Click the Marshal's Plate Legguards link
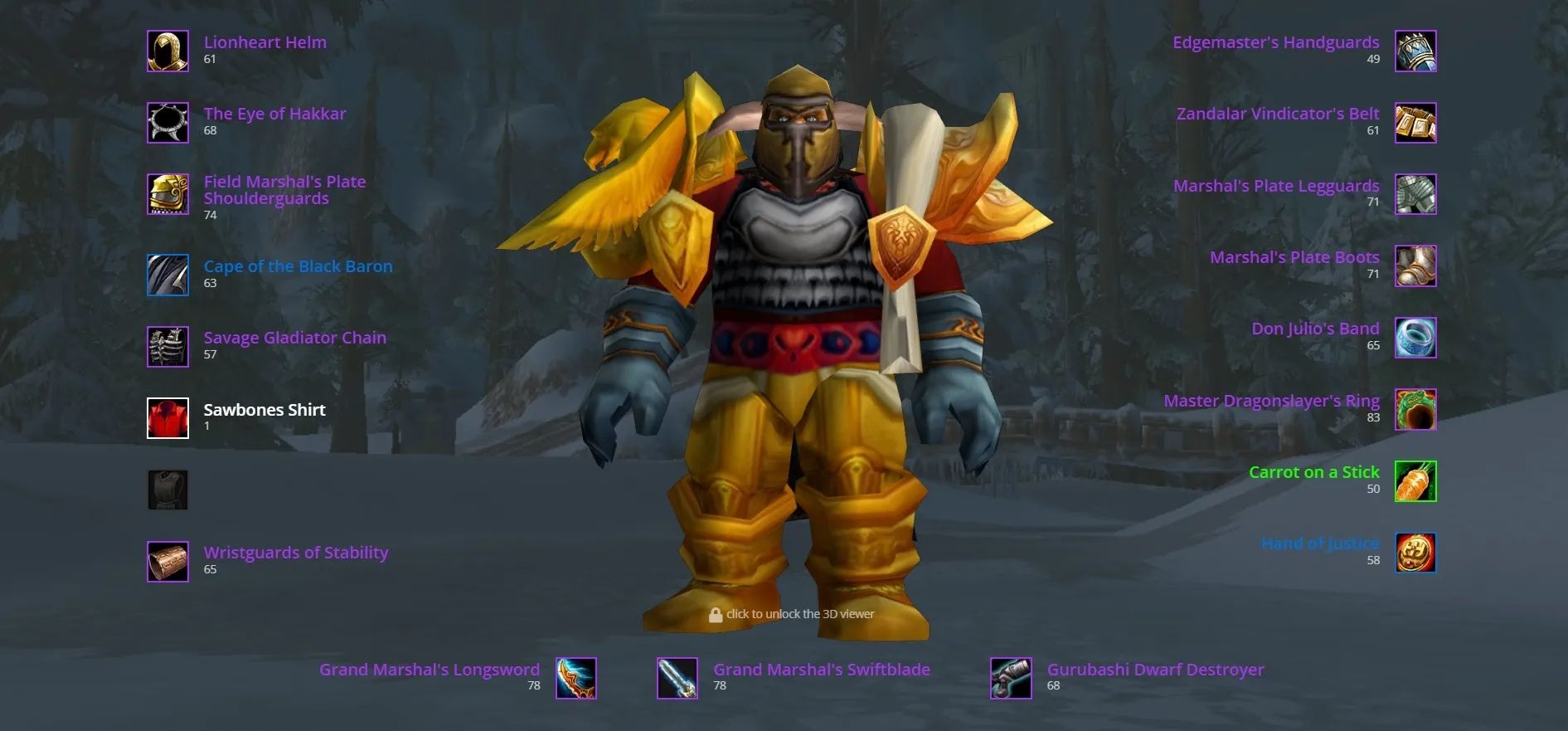1568x731 pixels. 1275,186
